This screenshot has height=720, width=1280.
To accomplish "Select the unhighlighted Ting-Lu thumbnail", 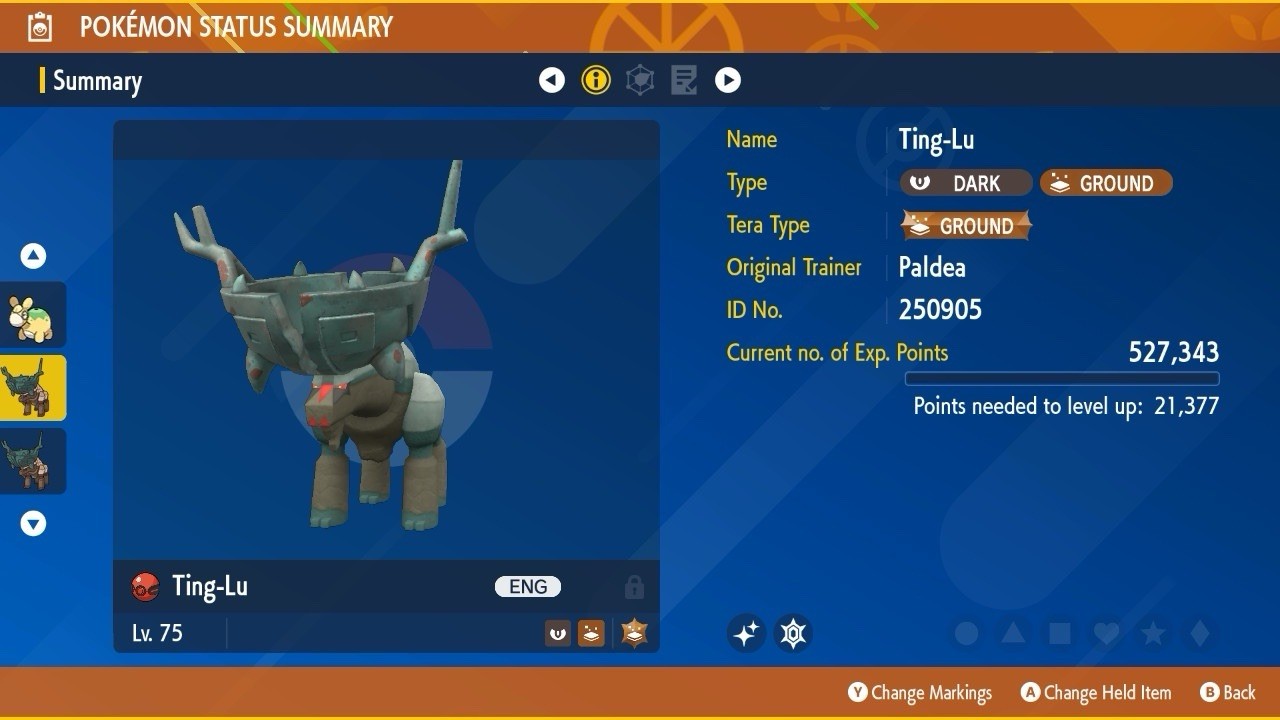I will click(x=33, y=461).
